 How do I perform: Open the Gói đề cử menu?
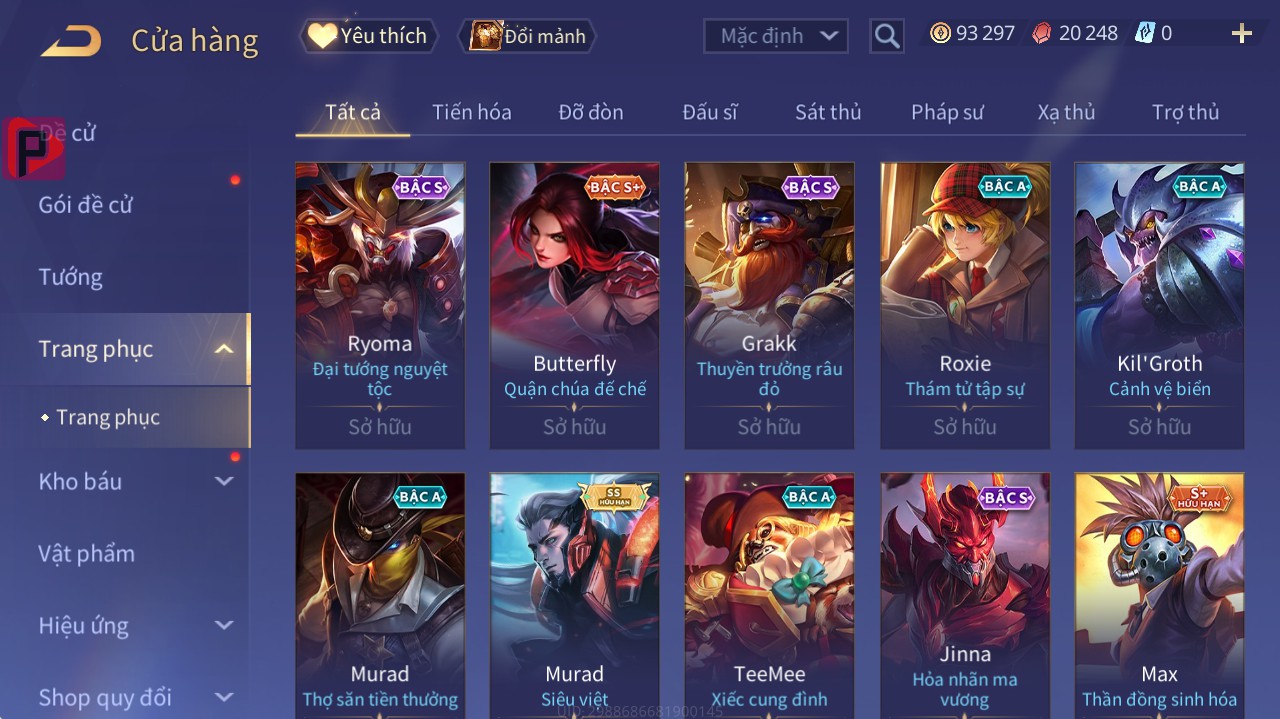tap(86, 205)
